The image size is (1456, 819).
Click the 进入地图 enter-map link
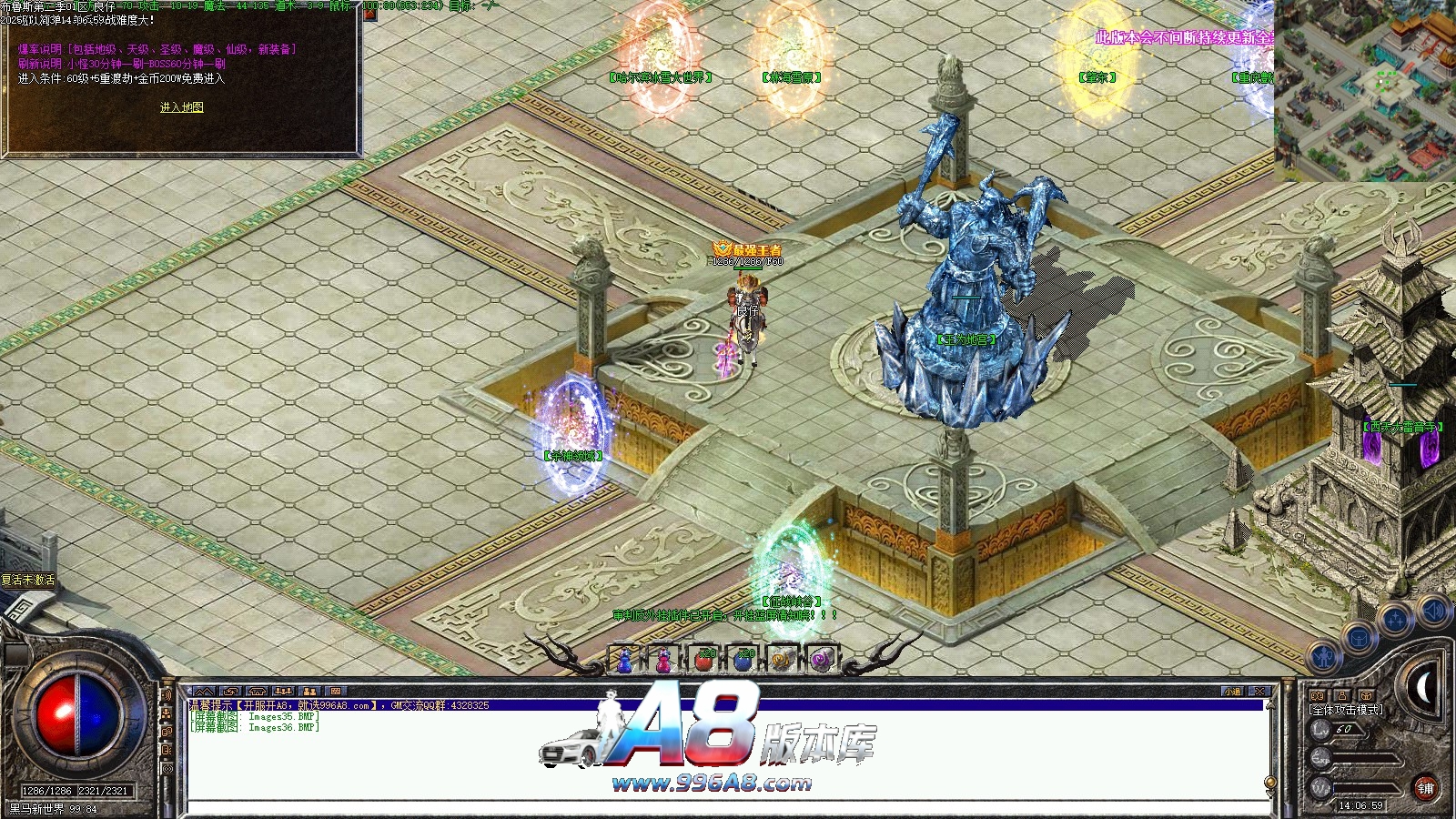coord(182,107)
